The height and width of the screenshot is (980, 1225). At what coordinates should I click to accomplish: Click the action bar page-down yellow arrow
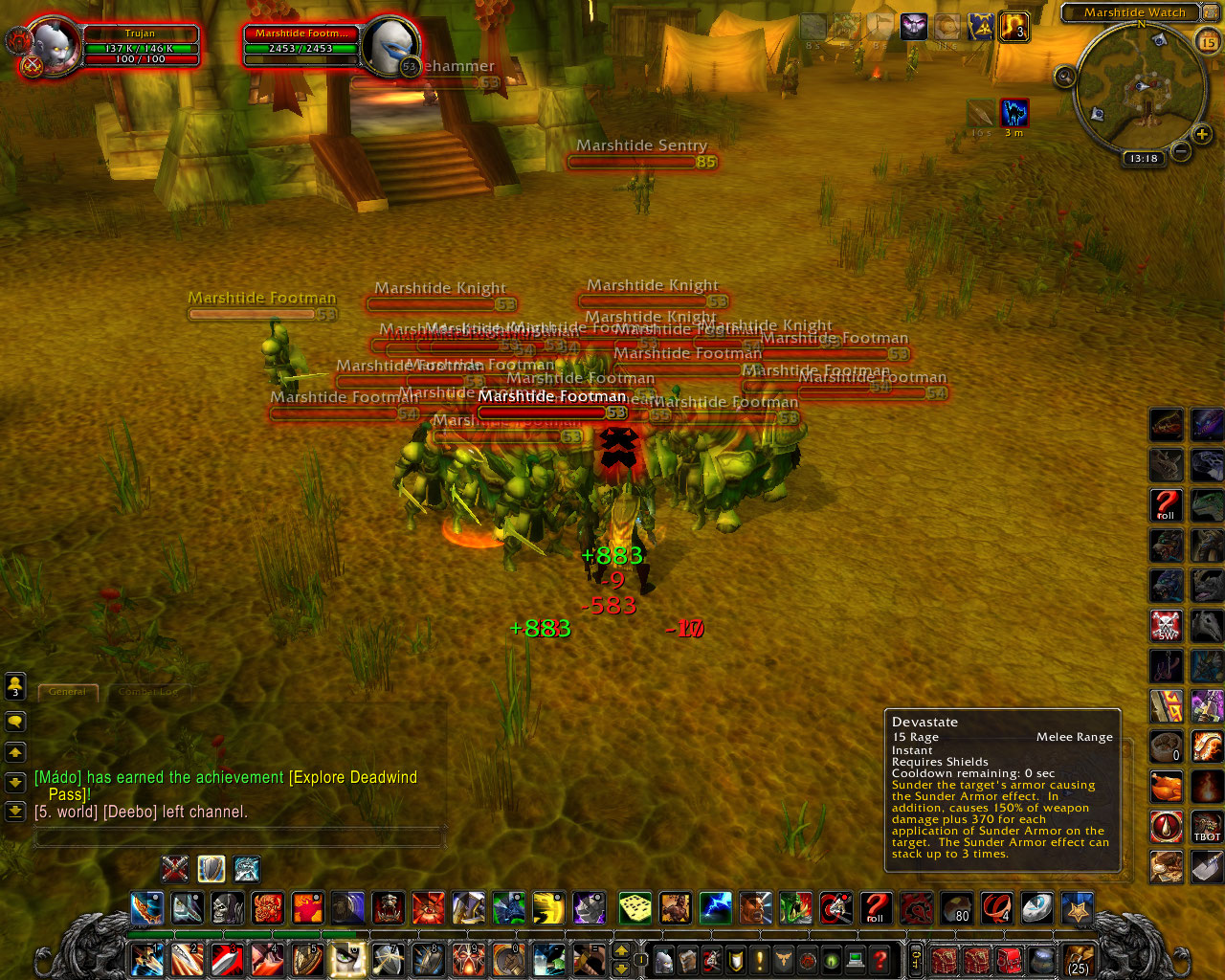(x=621, y=969)
